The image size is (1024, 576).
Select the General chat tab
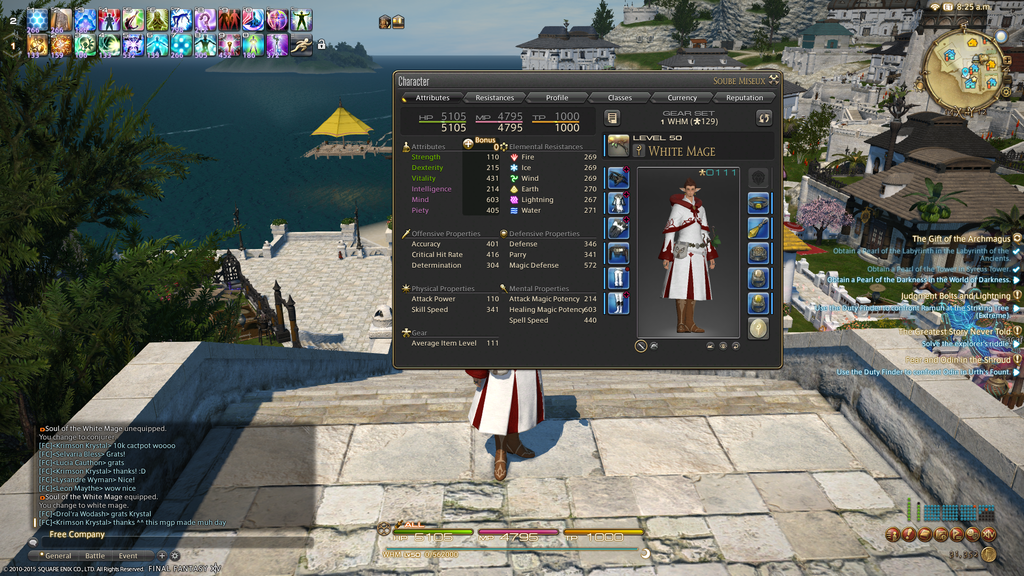[x=58, y=556]
